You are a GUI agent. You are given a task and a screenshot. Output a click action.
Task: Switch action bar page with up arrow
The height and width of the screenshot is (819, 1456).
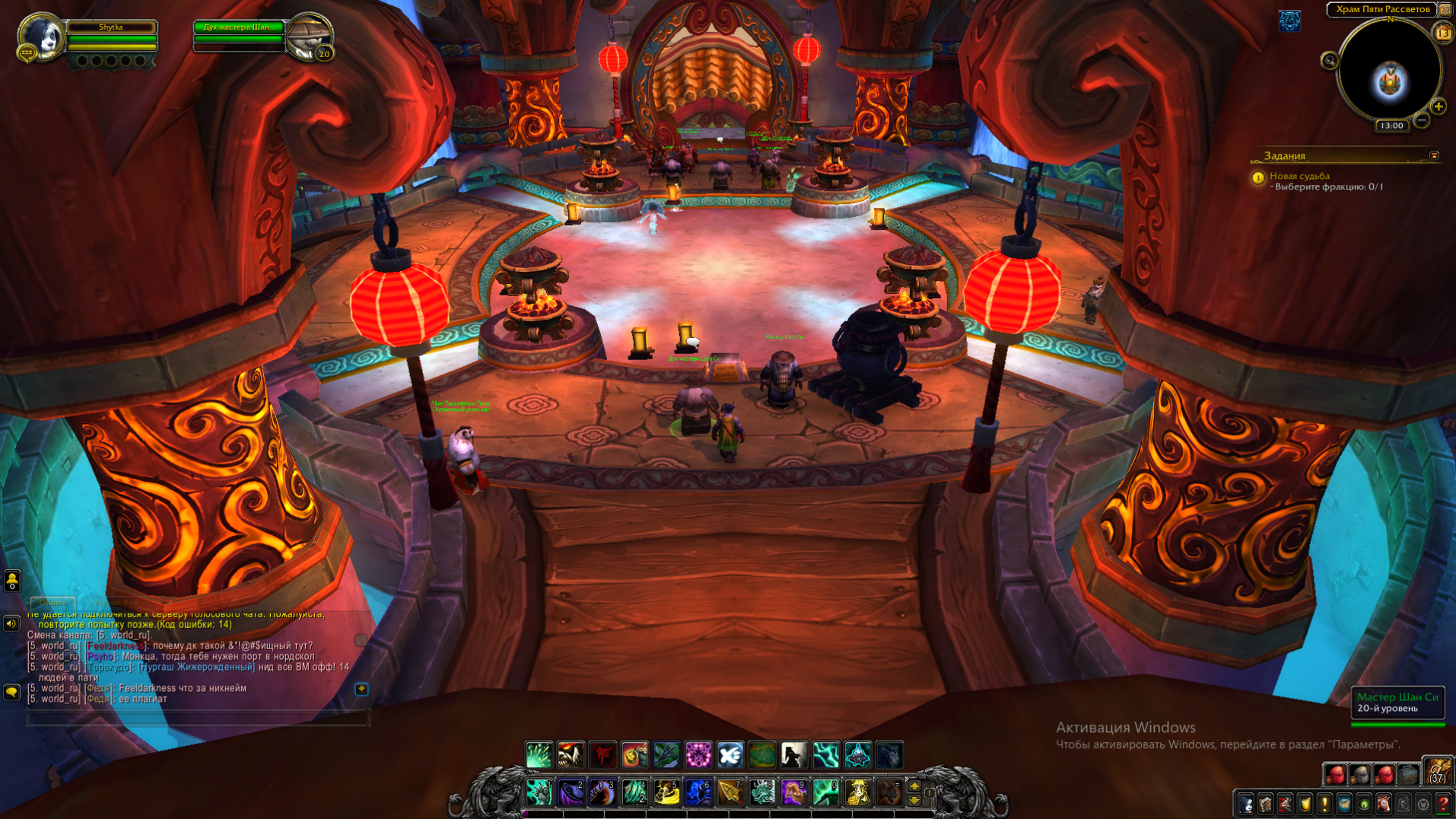(x=914, y=786)
